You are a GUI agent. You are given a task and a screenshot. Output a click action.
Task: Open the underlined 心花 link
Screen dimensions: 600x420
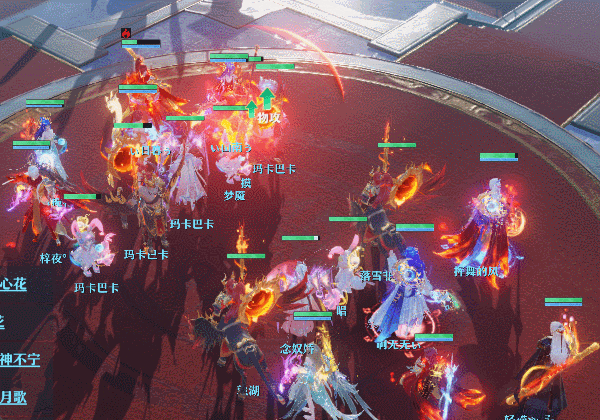tap(14, 285)
